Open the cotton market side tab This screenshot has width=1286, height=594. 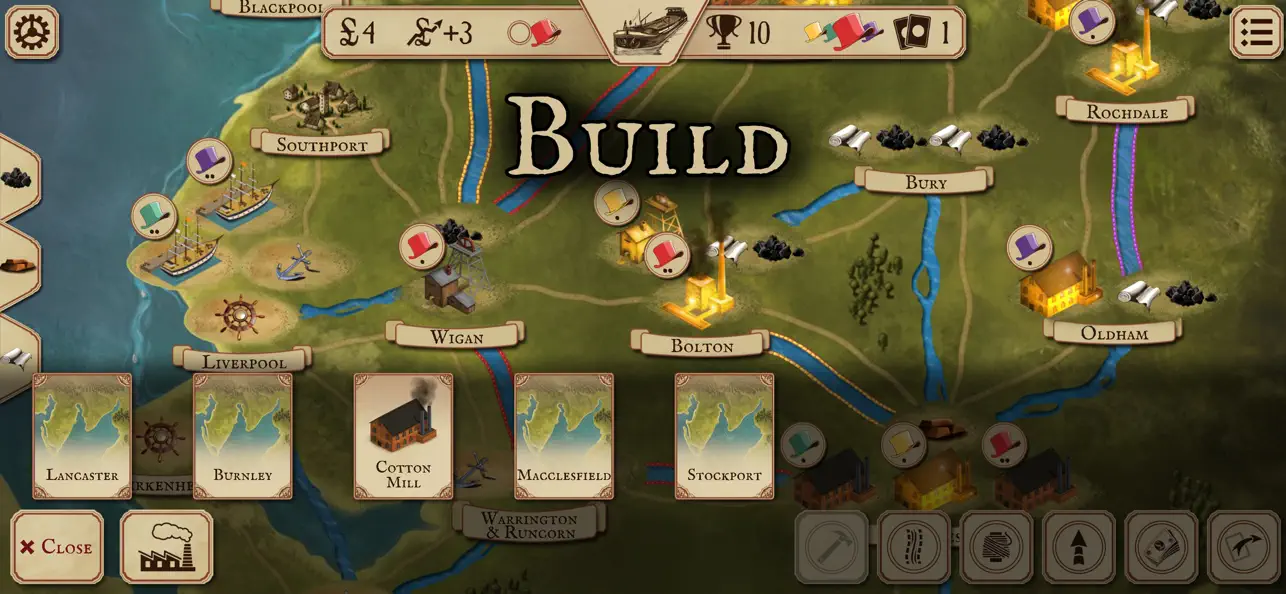[15, 357]
